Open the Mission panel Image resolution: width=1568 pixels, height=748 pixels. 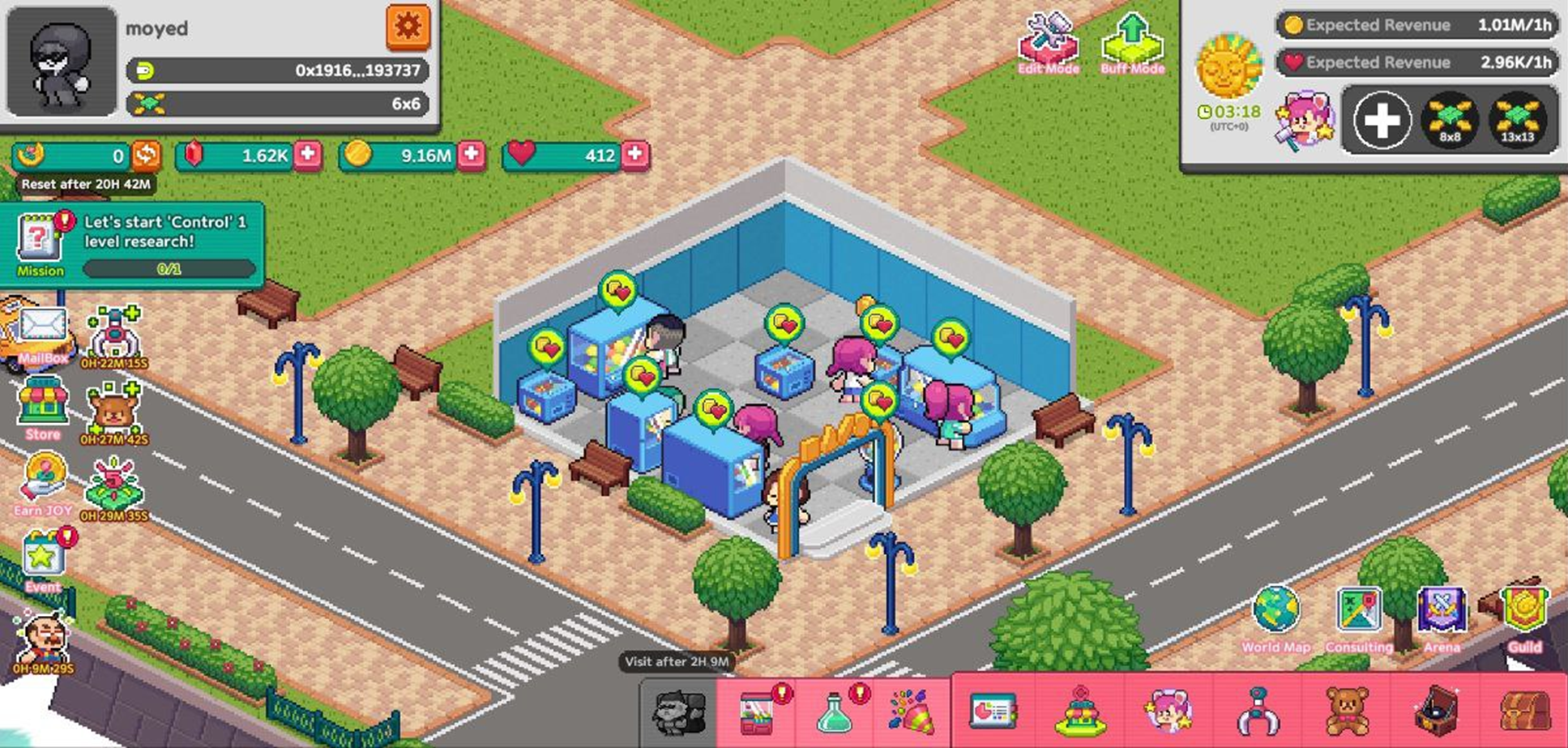coord(41,245)
